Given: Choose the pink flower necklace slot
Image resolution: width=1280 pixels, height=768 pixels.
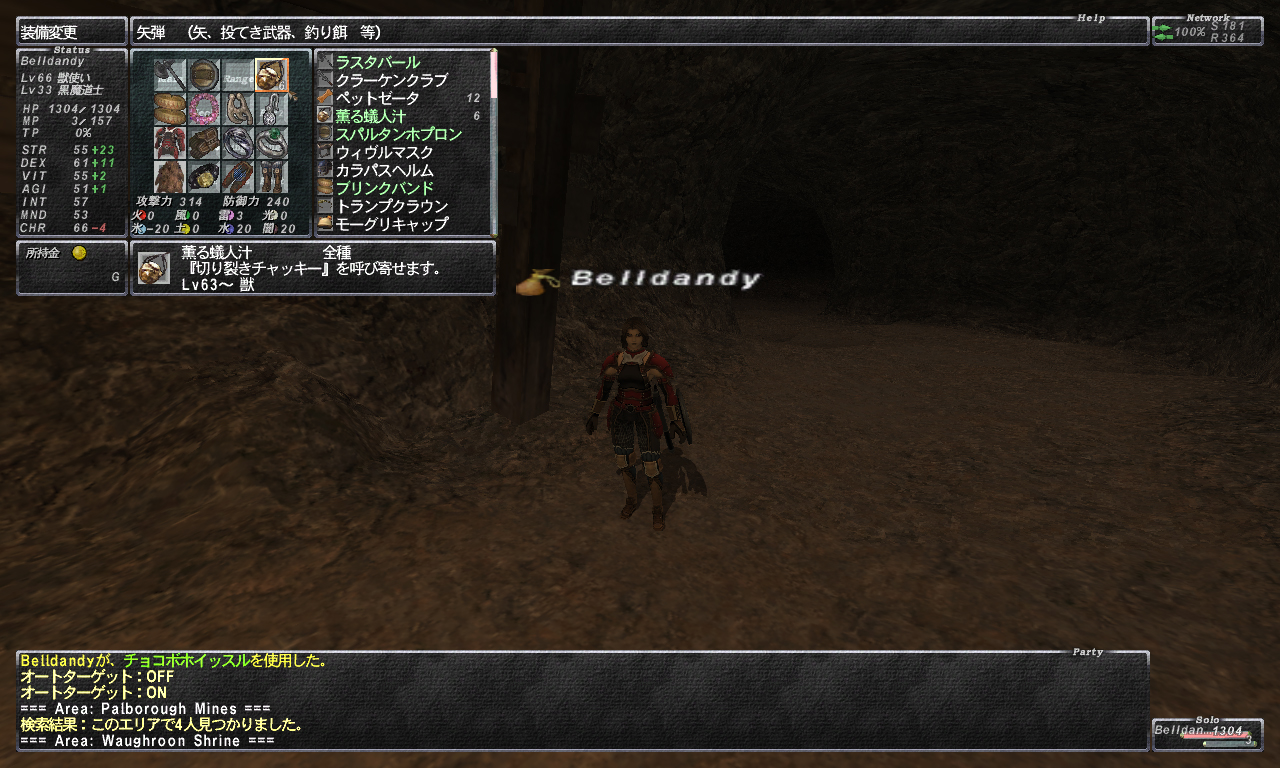Looking at the screenshot, I should [204, 109].
